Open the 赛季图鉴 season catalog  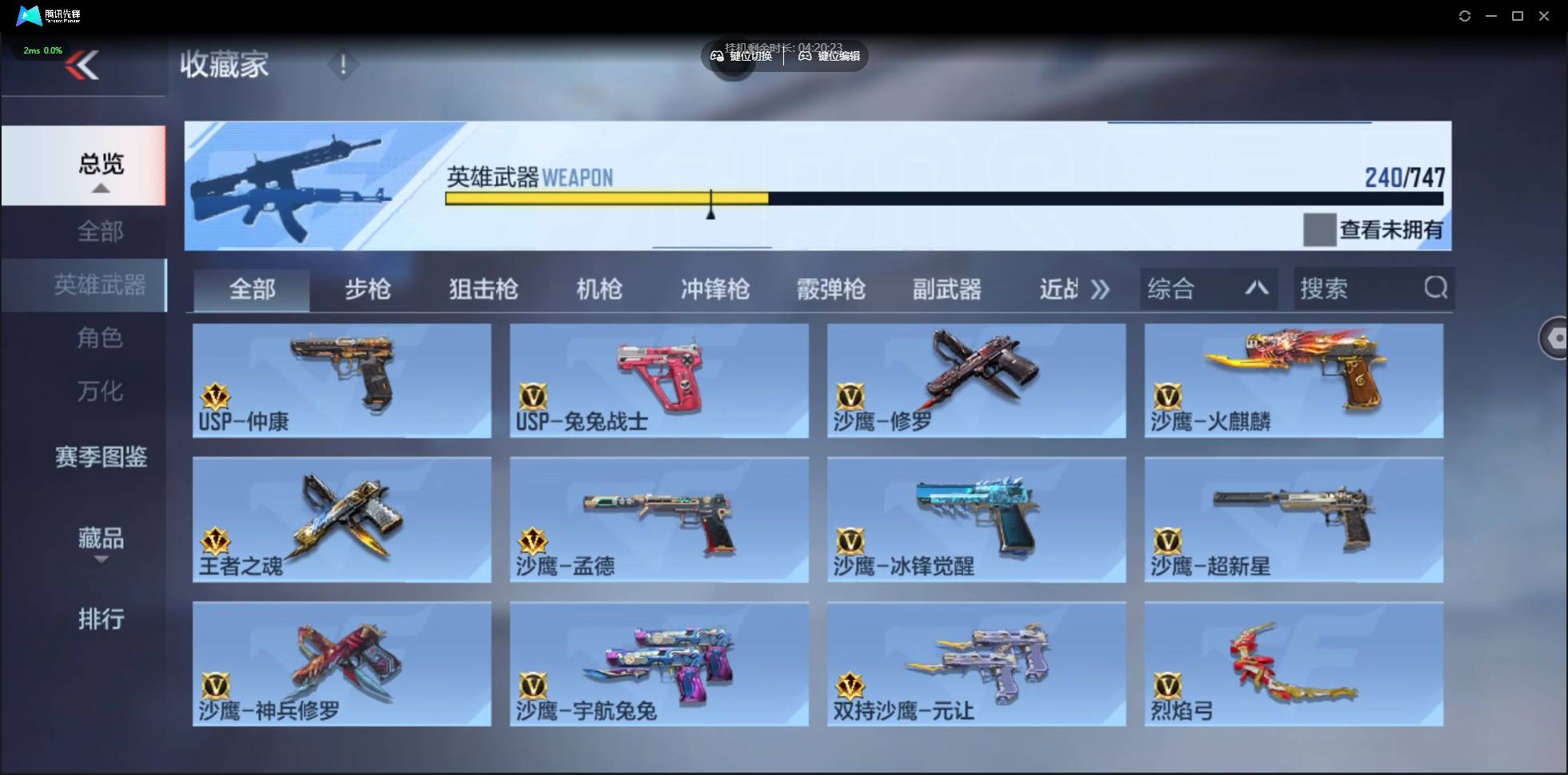(x=101, y=456)
